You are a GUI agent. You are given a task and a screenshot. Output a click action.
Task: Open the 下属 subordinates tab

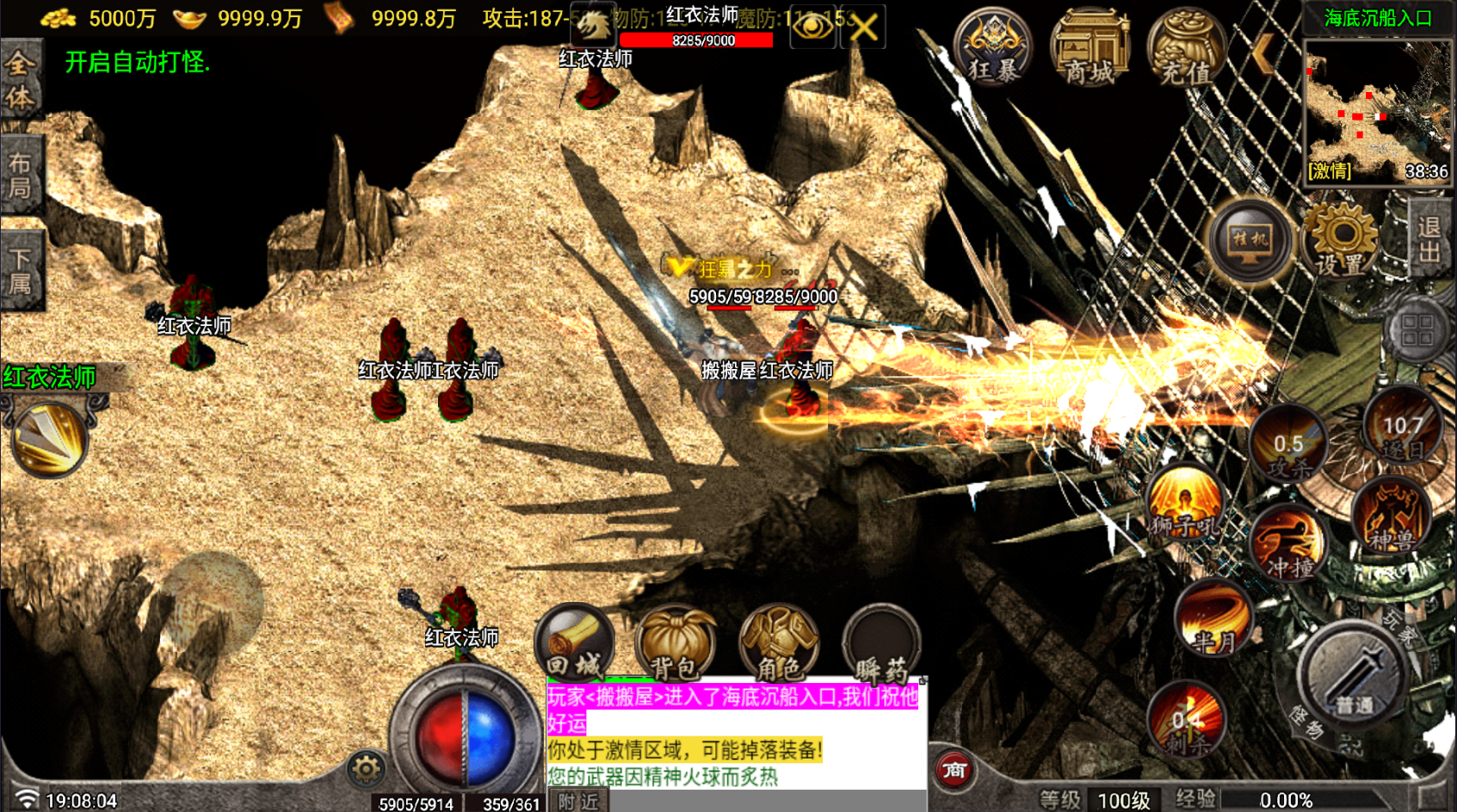[20, 271]
